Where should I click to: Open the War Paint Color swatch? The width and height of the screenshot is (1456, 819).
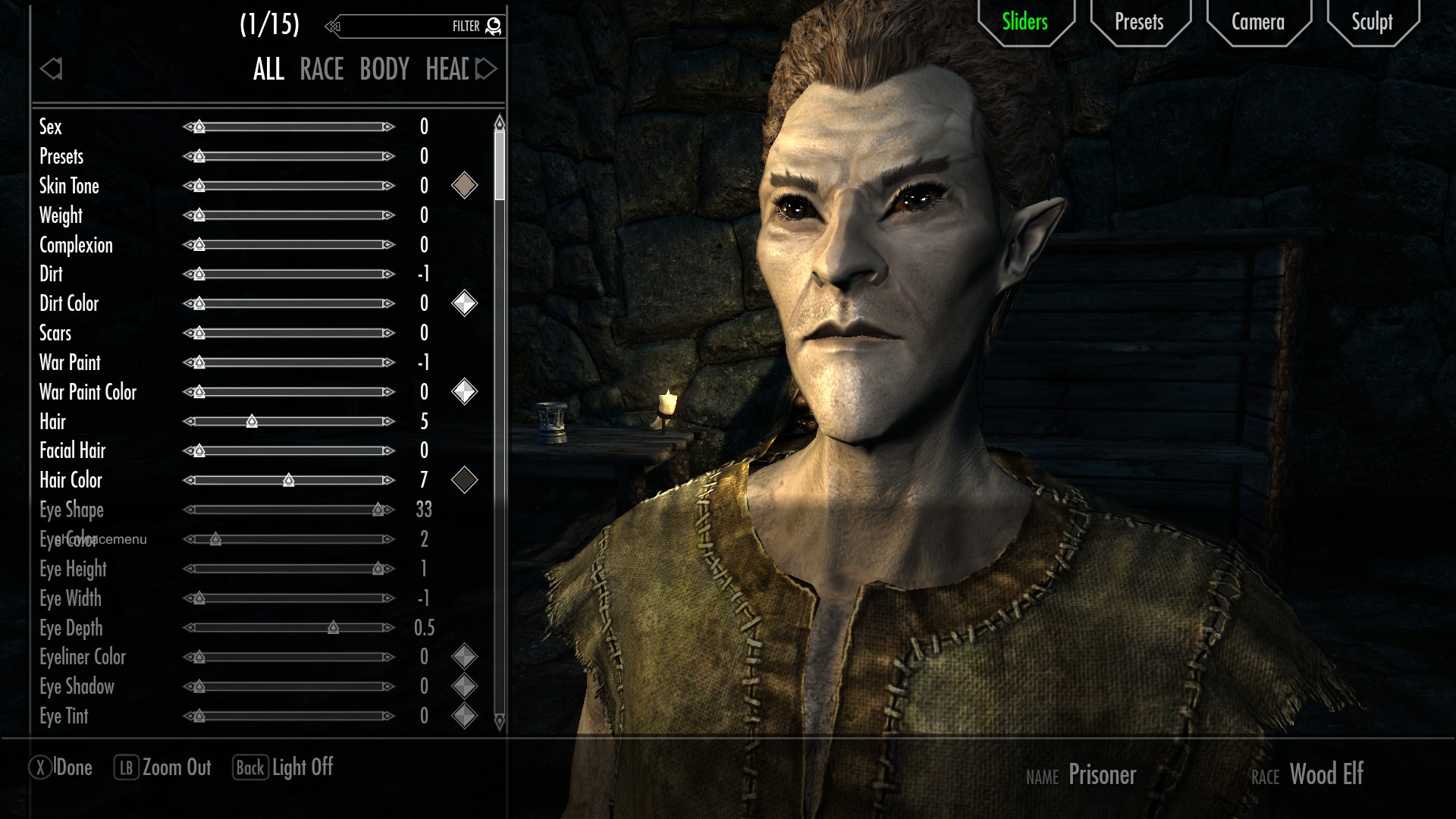(x=464, y=392)
